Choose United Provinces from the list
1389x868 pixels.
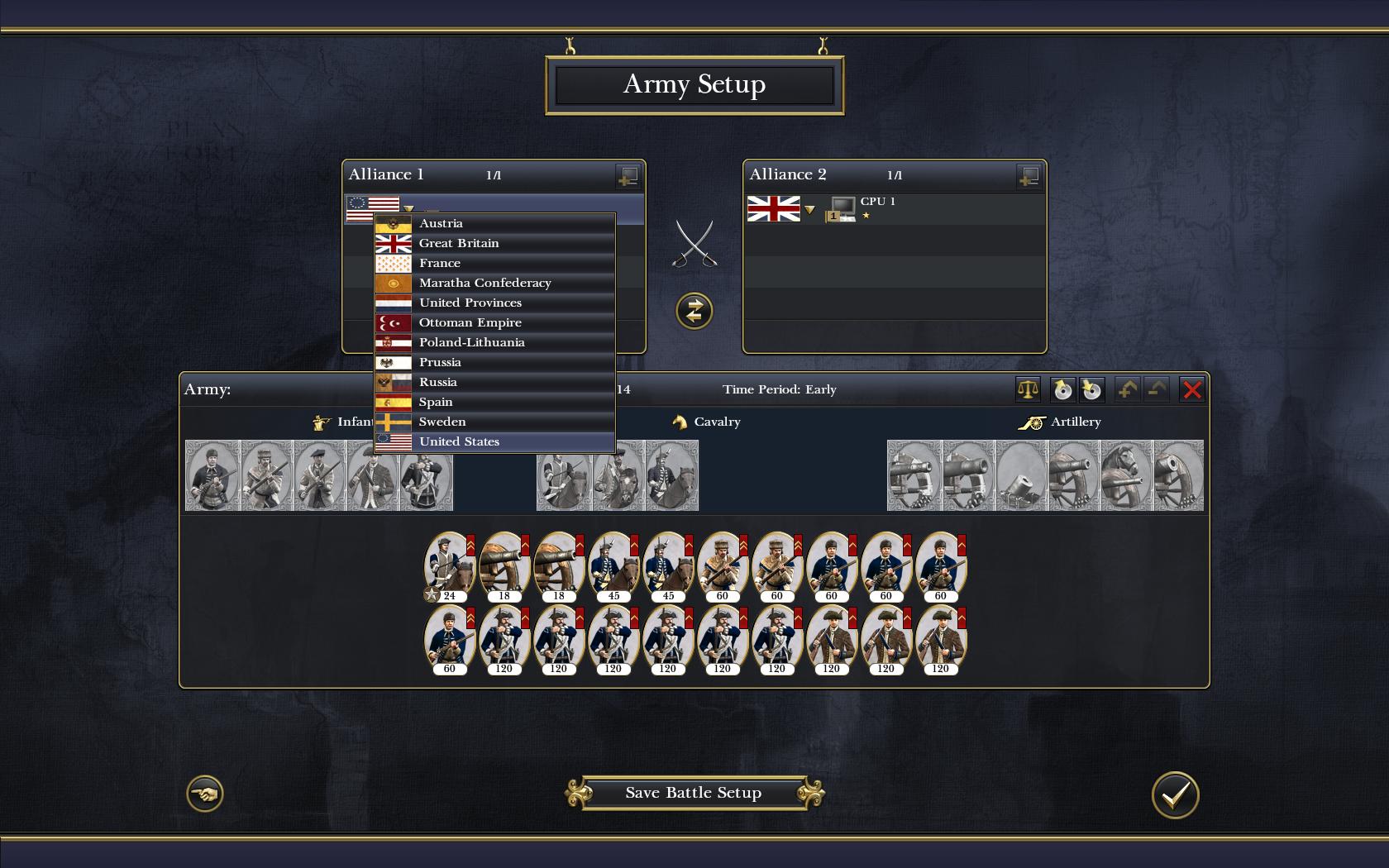click(494, 303)
